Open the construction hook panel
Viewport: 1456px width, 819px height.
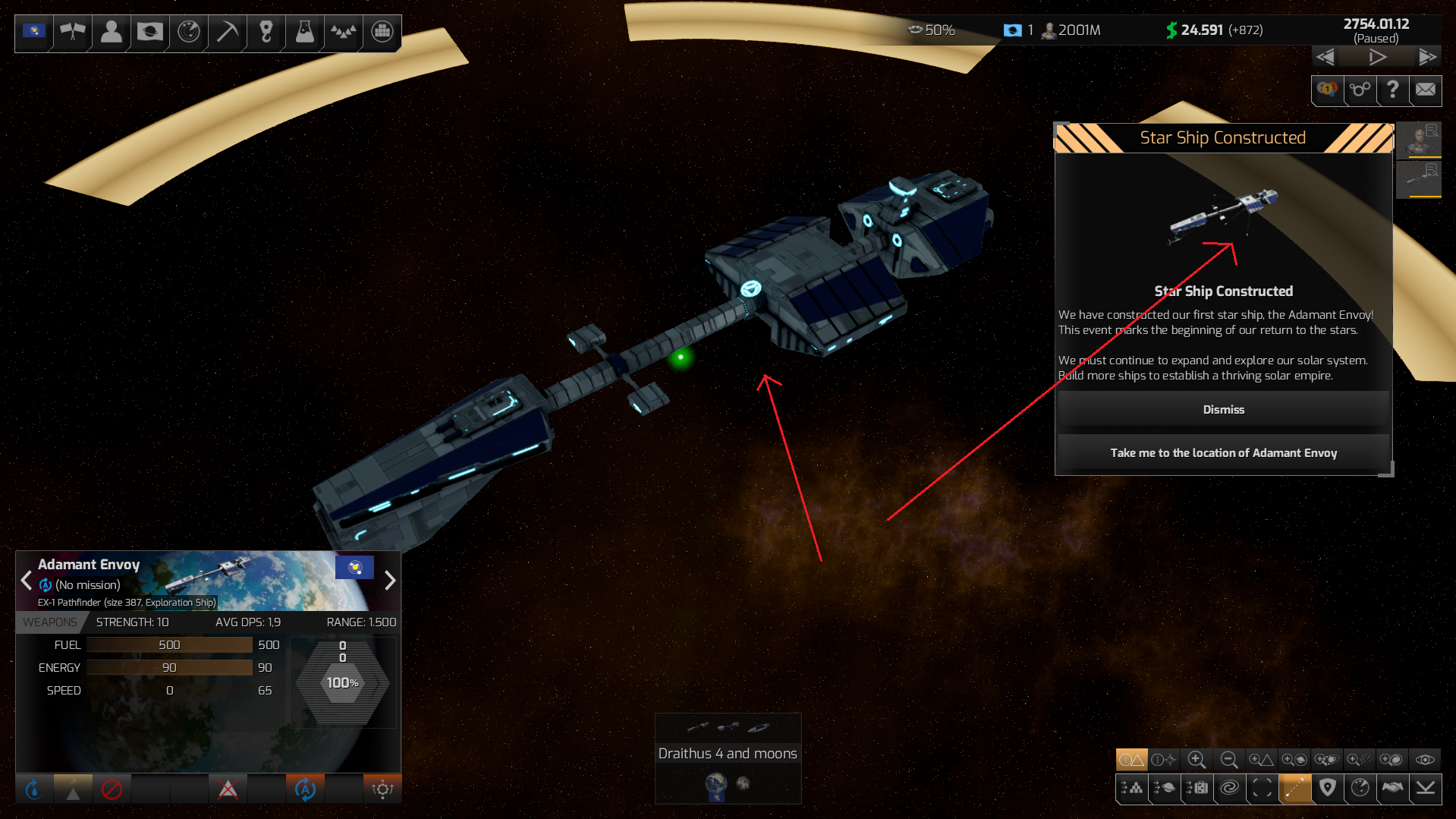point(266,33)
